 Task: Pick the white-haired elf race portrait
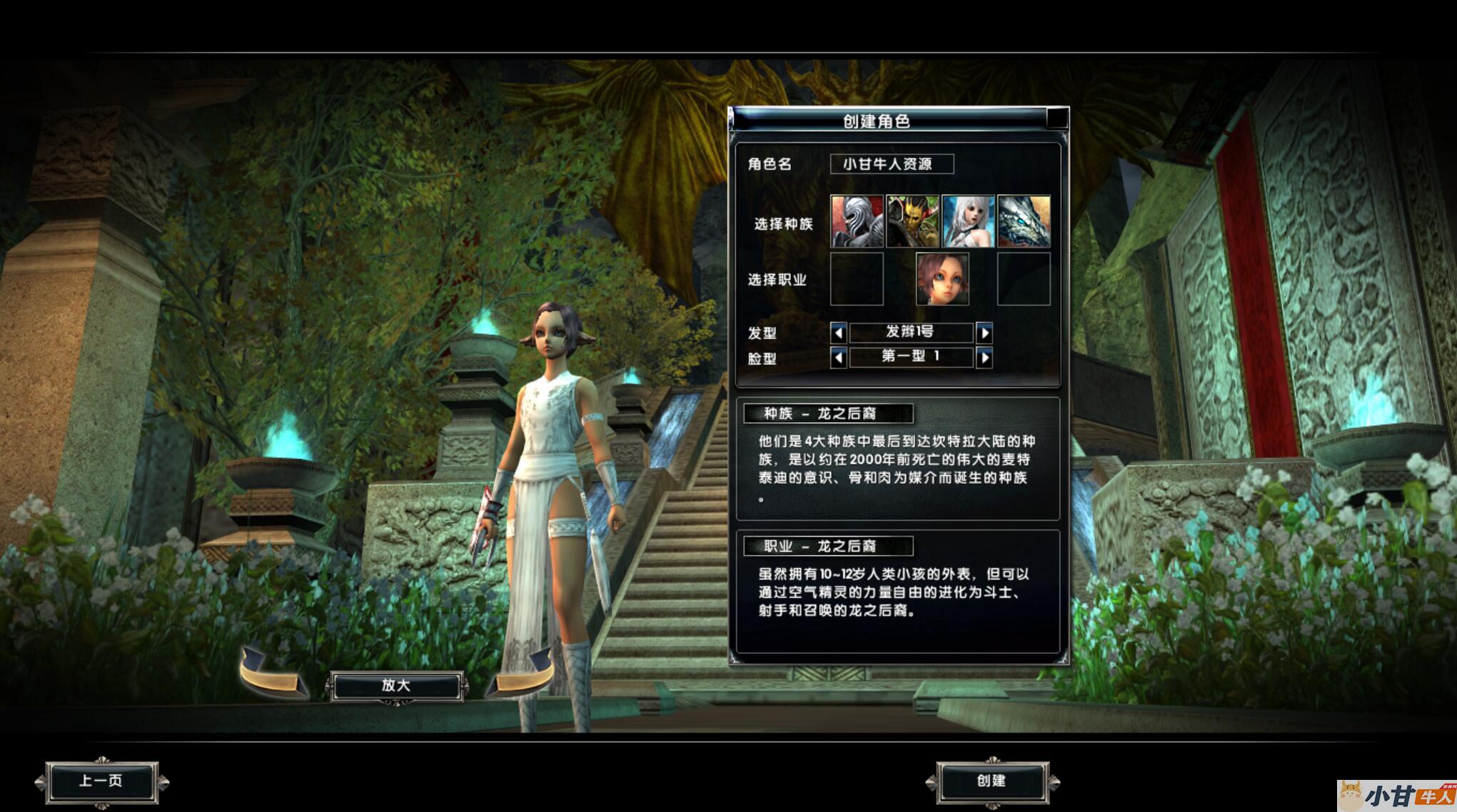click(968, 221)
